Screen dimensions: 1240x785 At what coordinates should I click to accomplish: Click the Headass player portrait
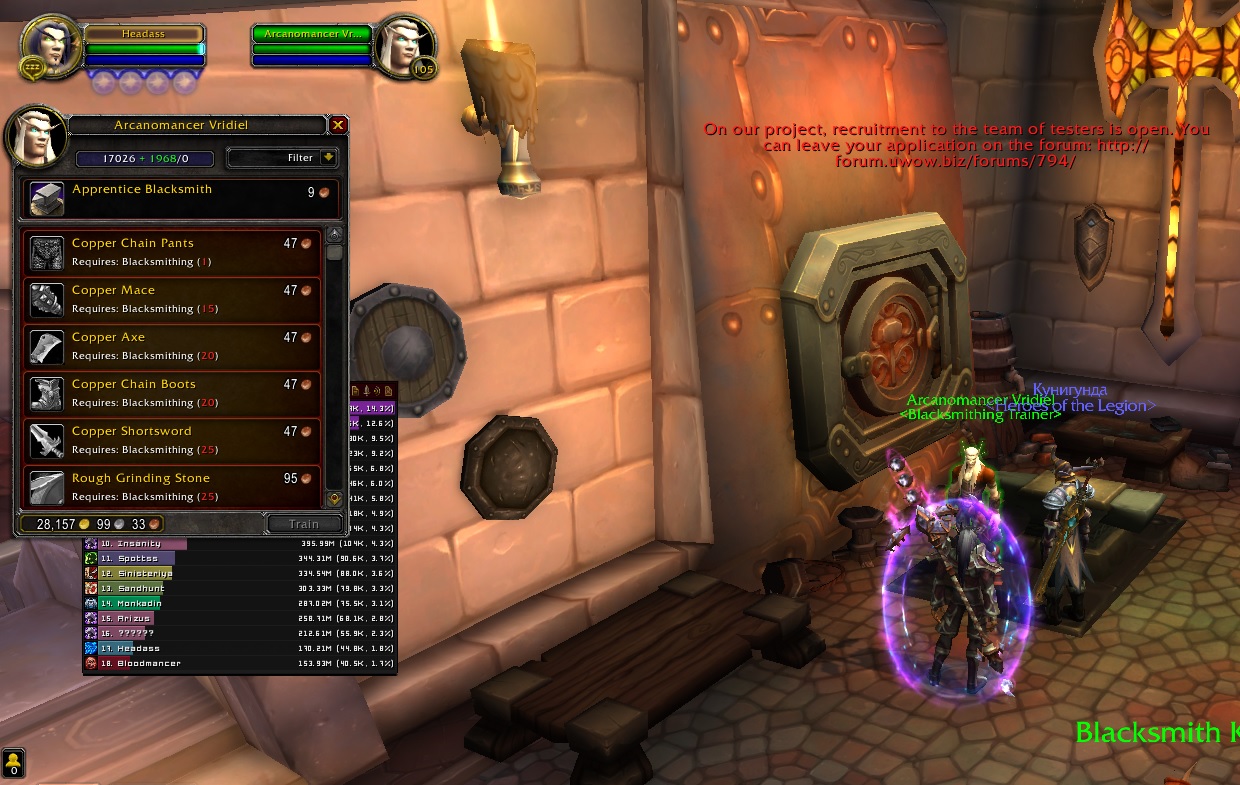(50, 44)
